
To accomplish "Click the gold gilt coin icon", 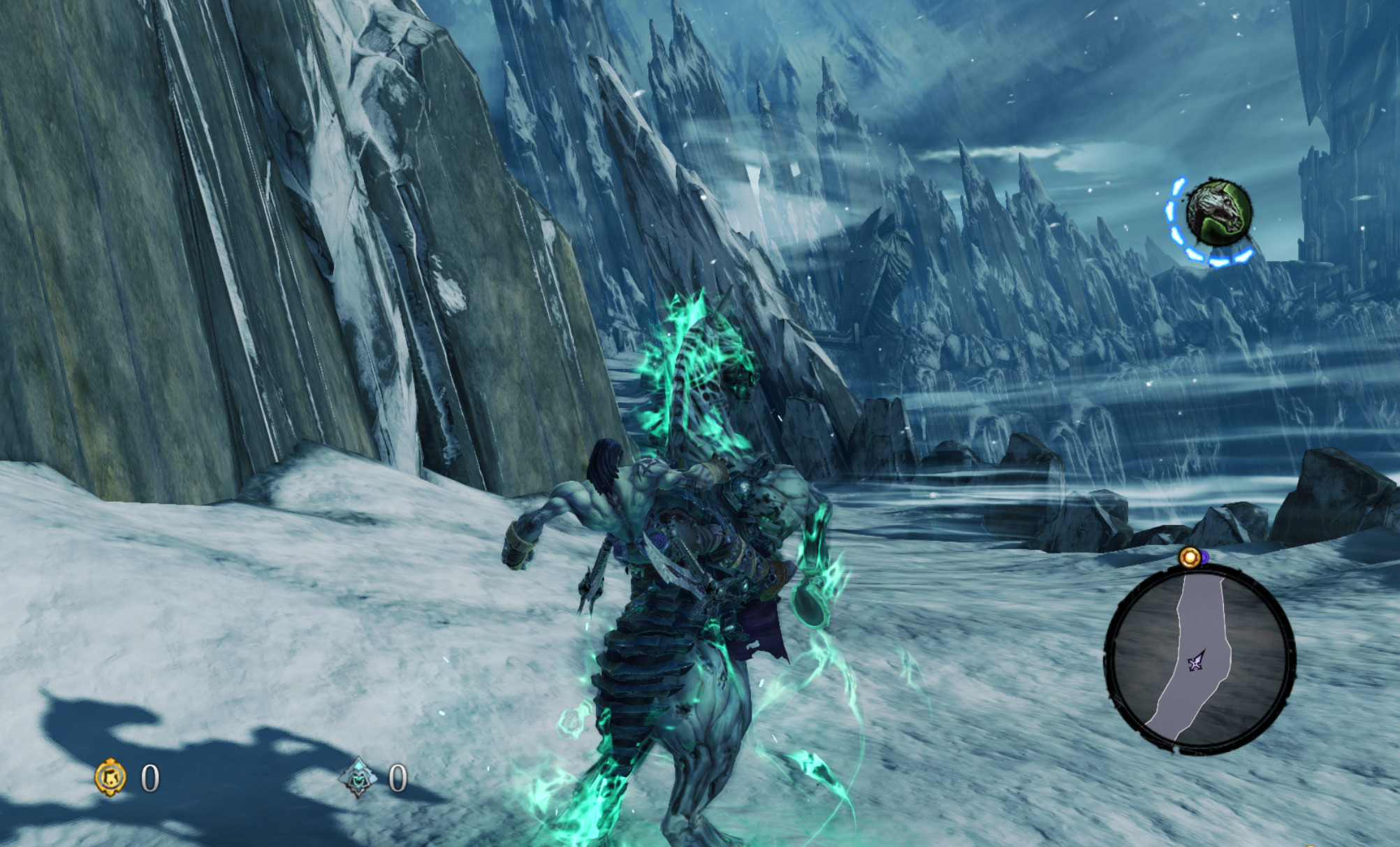I will click(x=110, y=776).
